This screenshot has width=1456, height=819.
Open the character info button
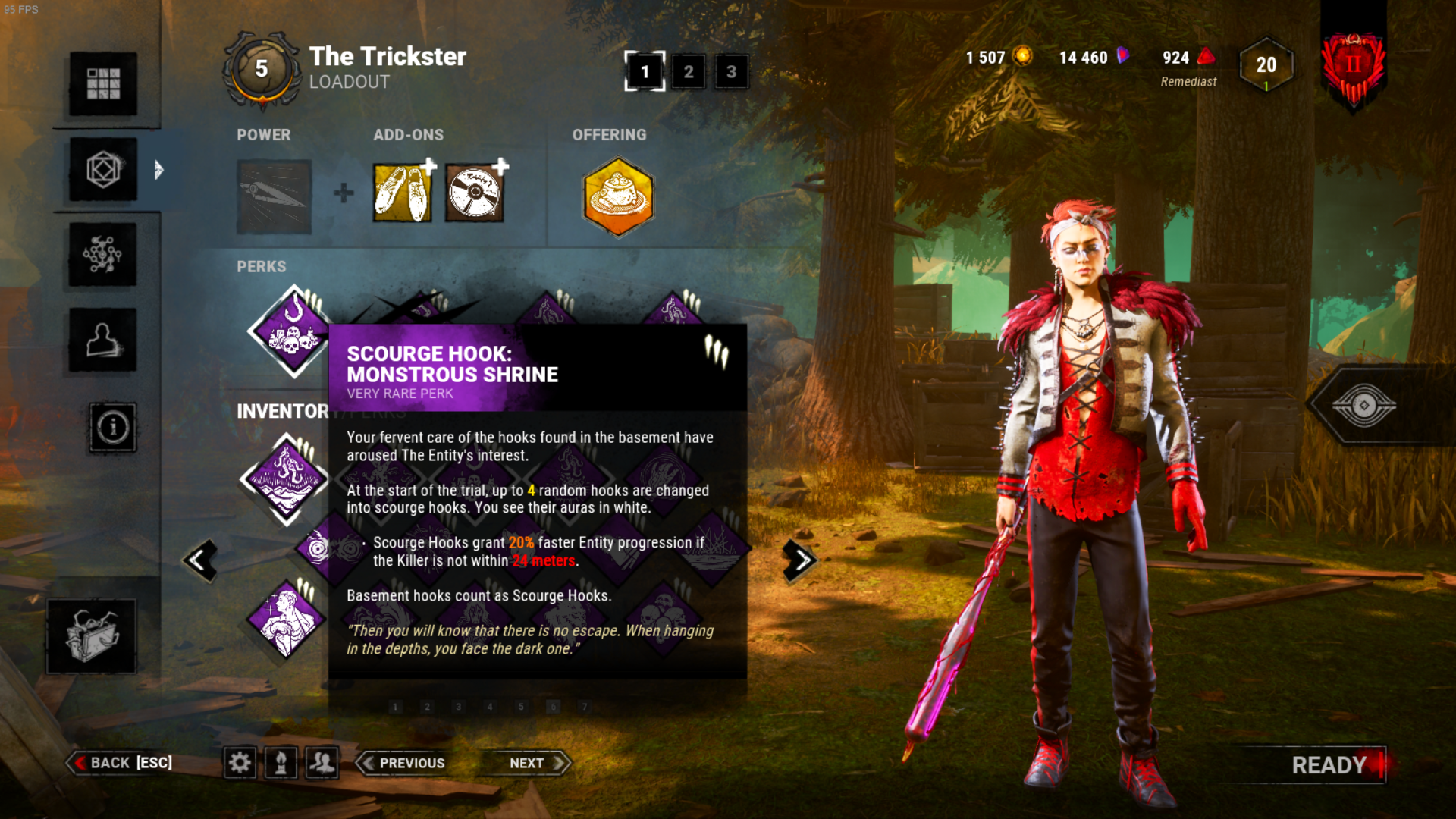(113, 428)
